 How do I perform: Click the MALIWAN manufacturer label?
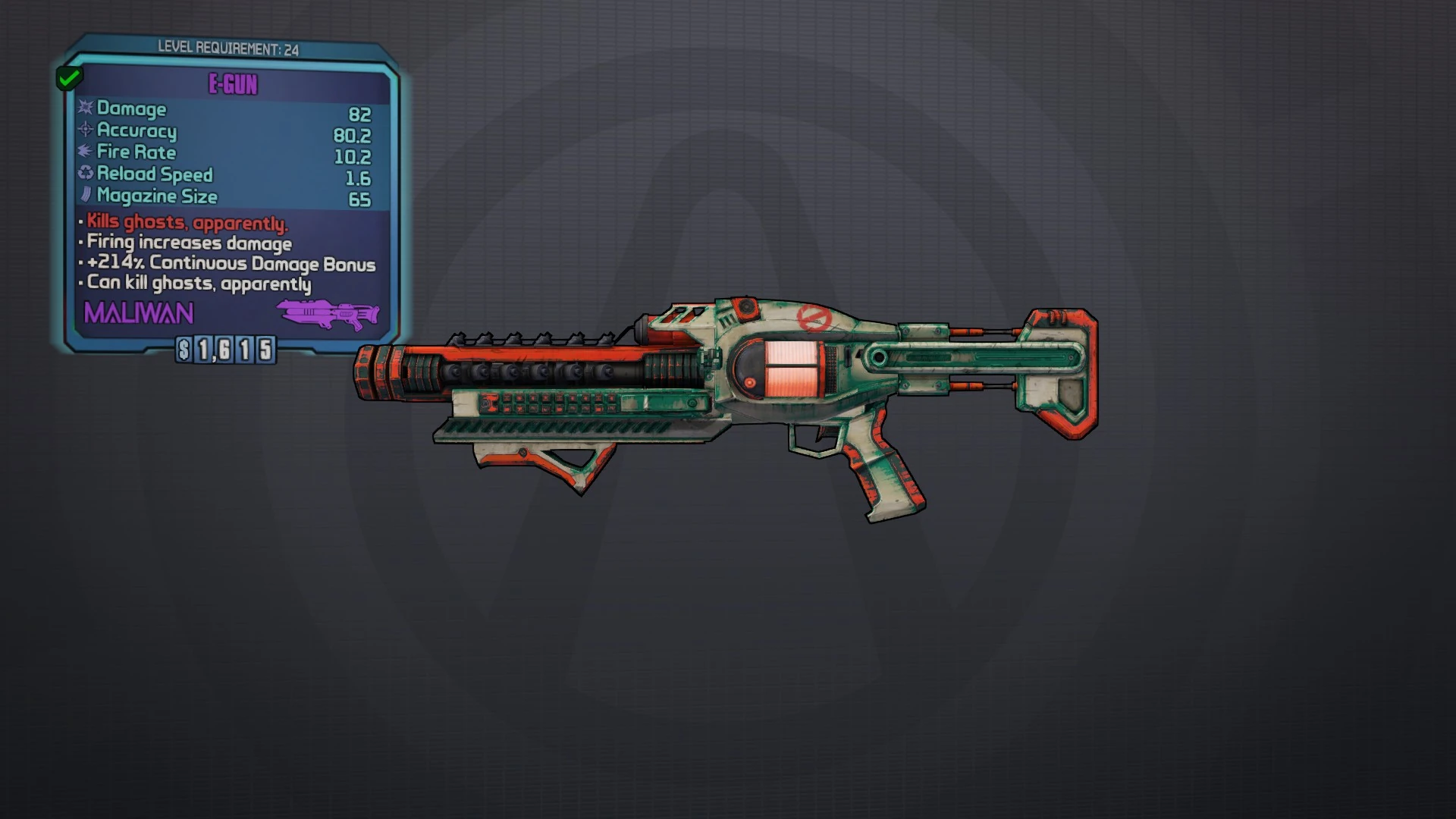point(136,312)
